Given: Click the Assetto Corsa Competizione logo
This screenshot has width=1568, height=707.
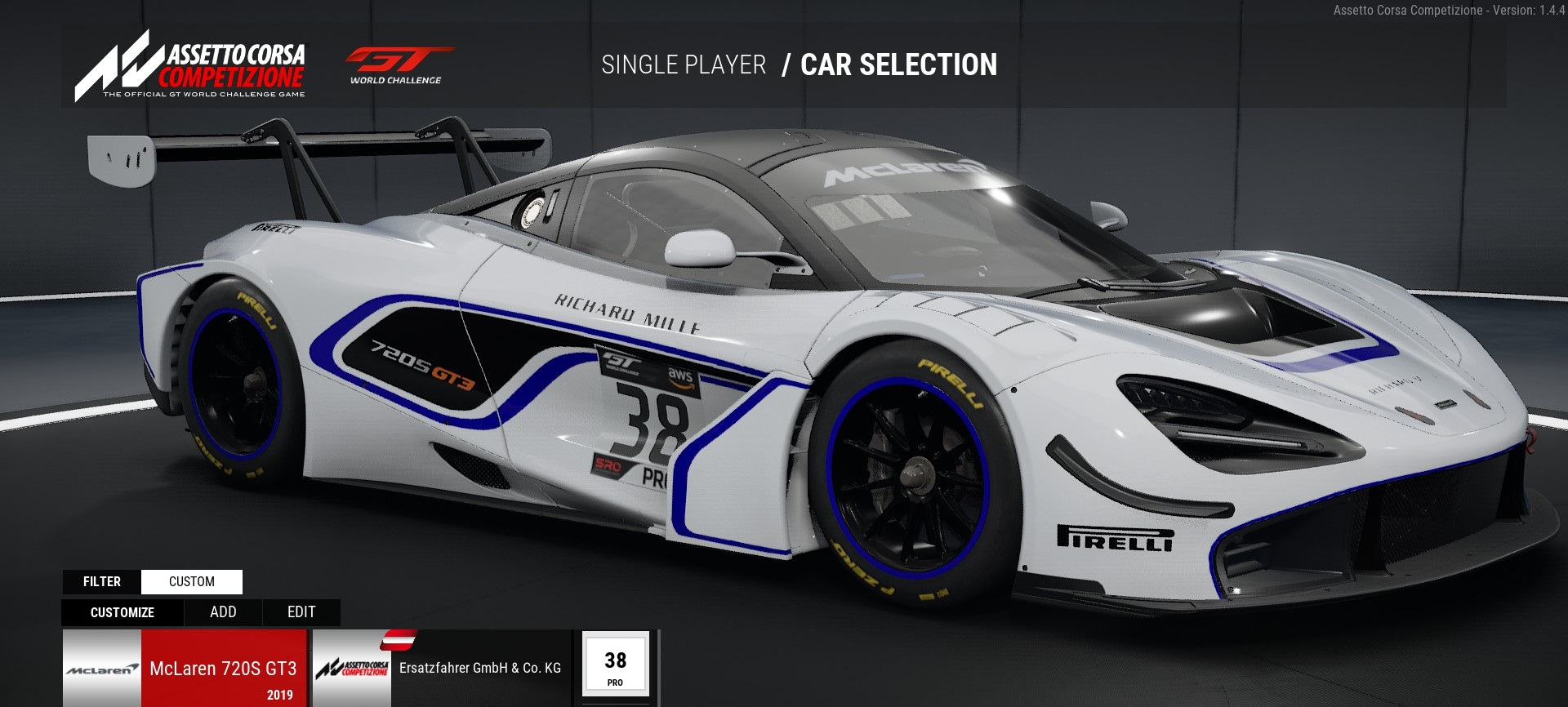Looking at the screenshot, I should coord(190,66).
